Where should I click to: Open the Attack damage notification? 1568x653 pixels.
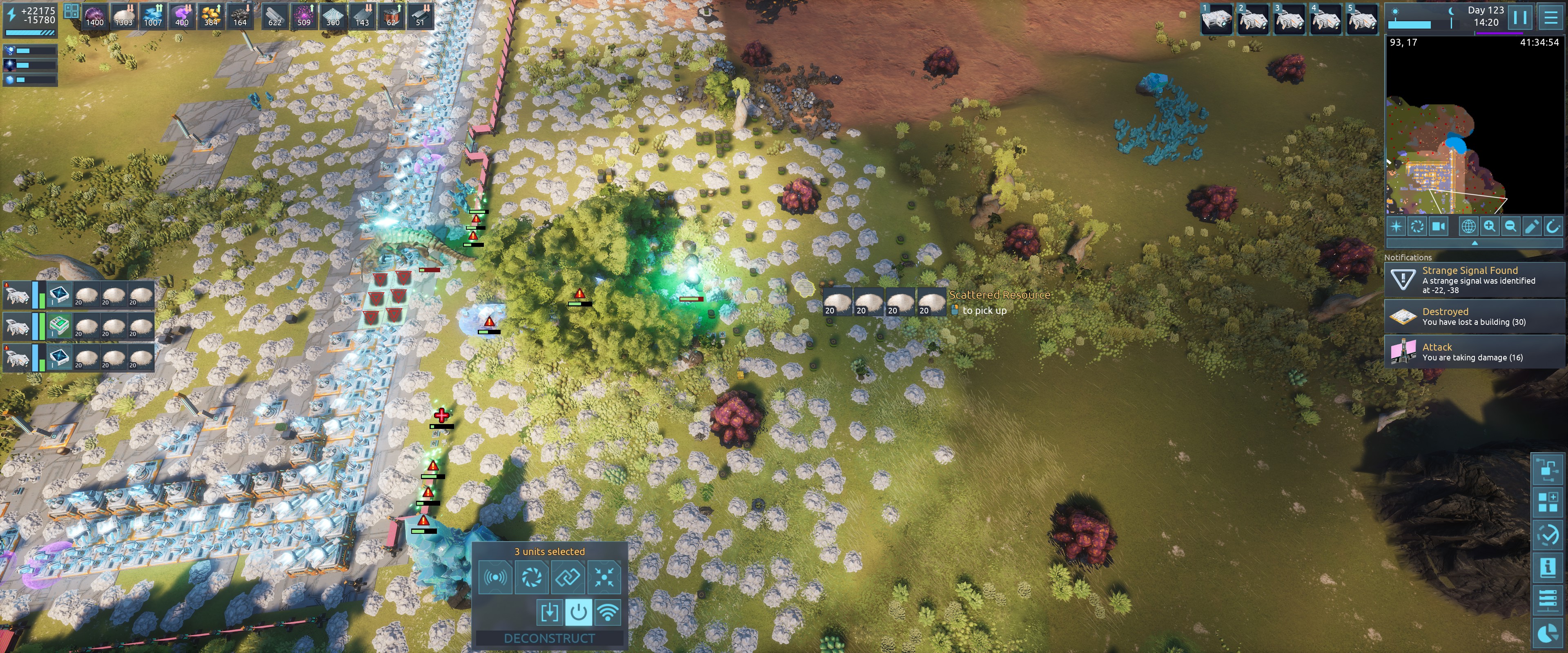(x=1473, y=352)
